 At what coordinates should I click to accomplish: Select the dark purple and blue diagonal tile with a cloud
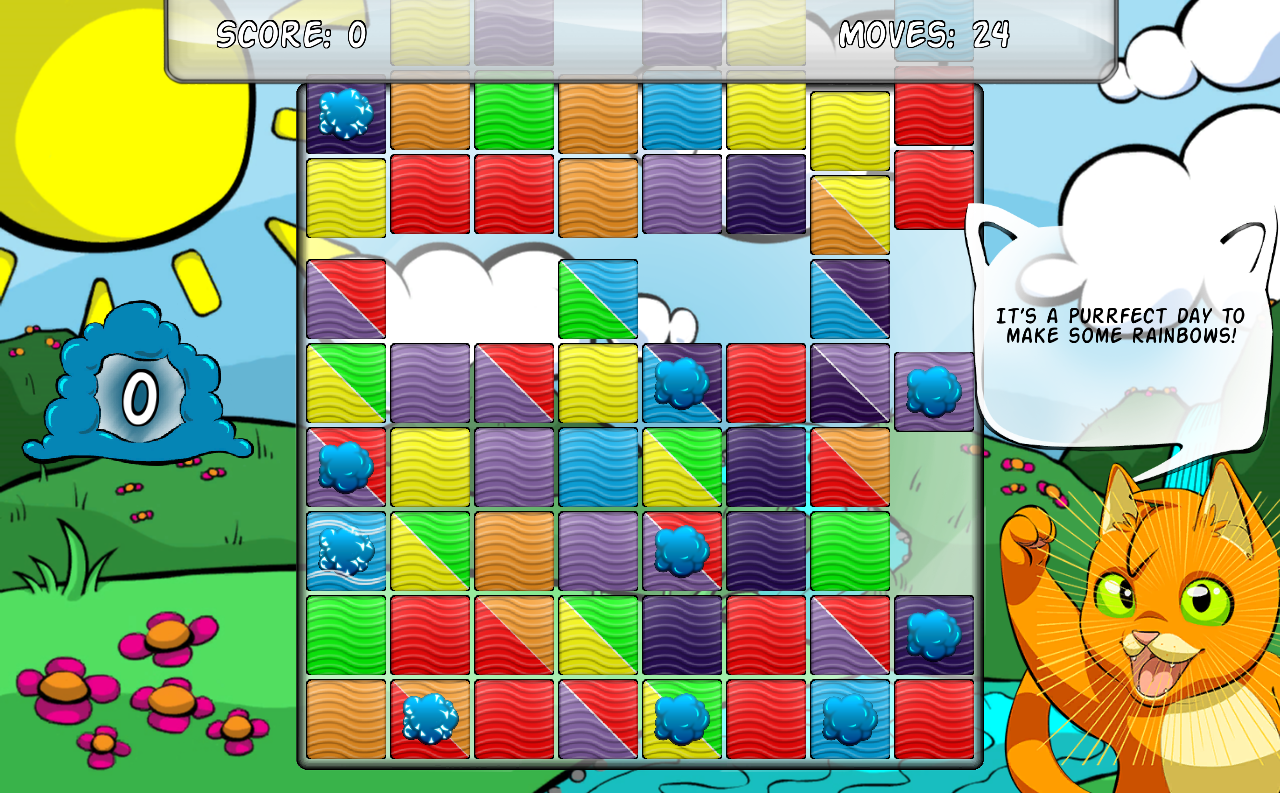pos(682,382)
